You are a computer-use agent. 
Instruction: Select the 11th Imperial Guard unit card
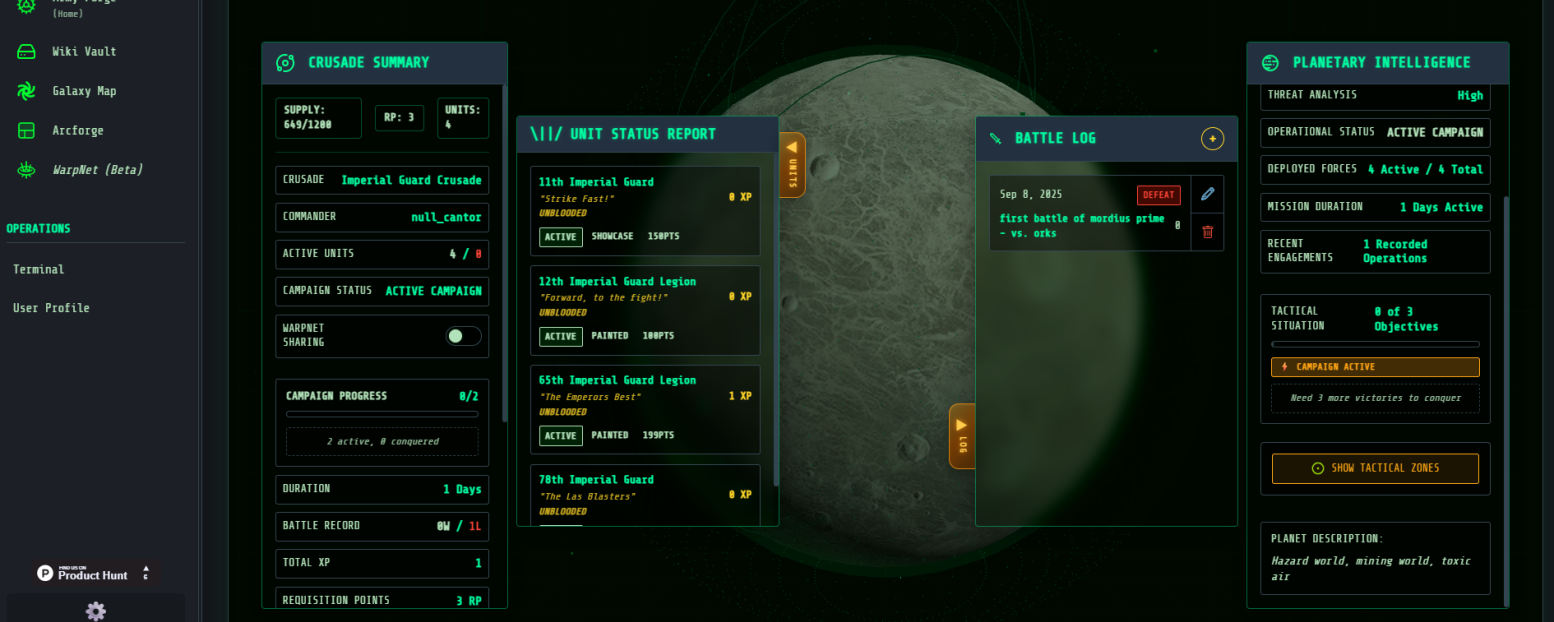pyautogui.click(x=644, y=210)
